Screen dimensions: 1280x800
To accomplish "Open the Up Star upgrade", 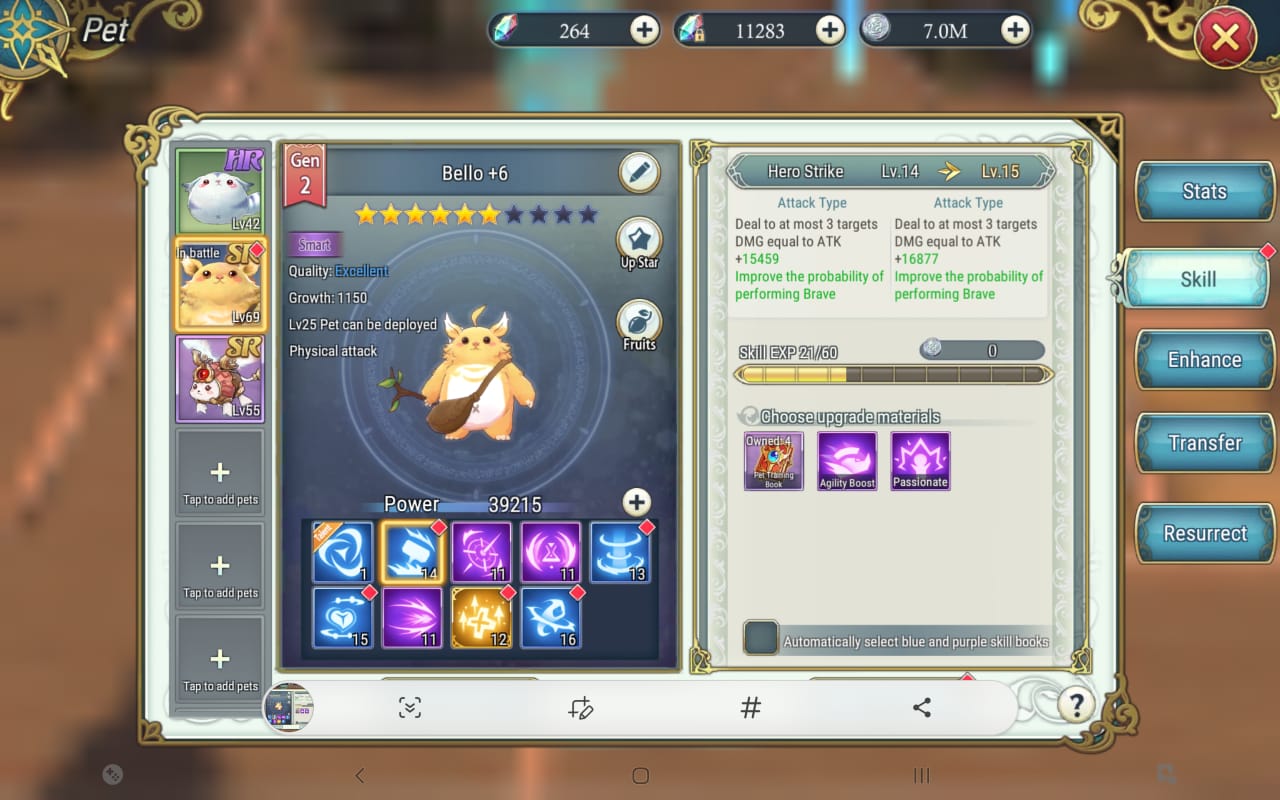I will [639, 244].
